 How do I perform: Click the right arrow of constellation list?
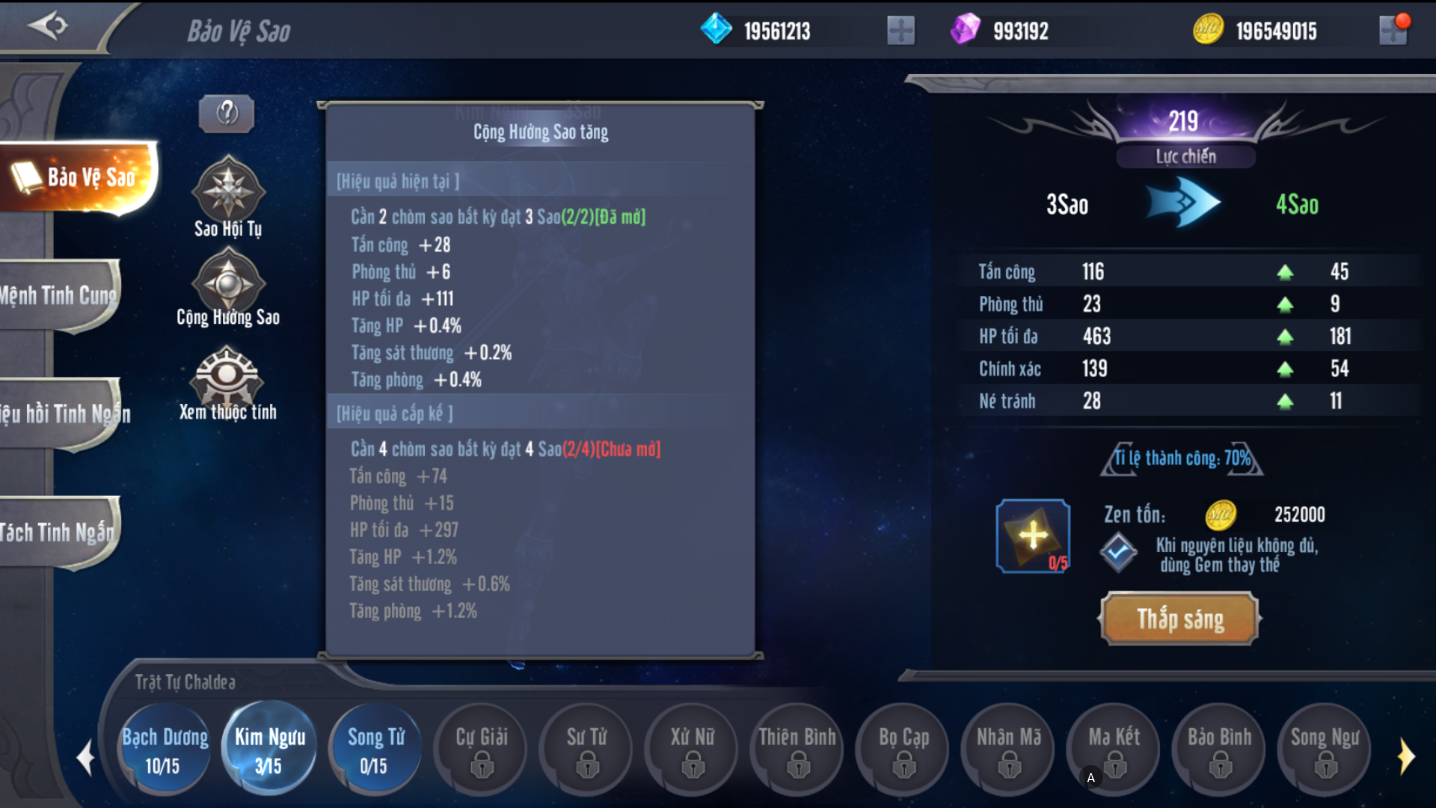tap(1406, 757)
